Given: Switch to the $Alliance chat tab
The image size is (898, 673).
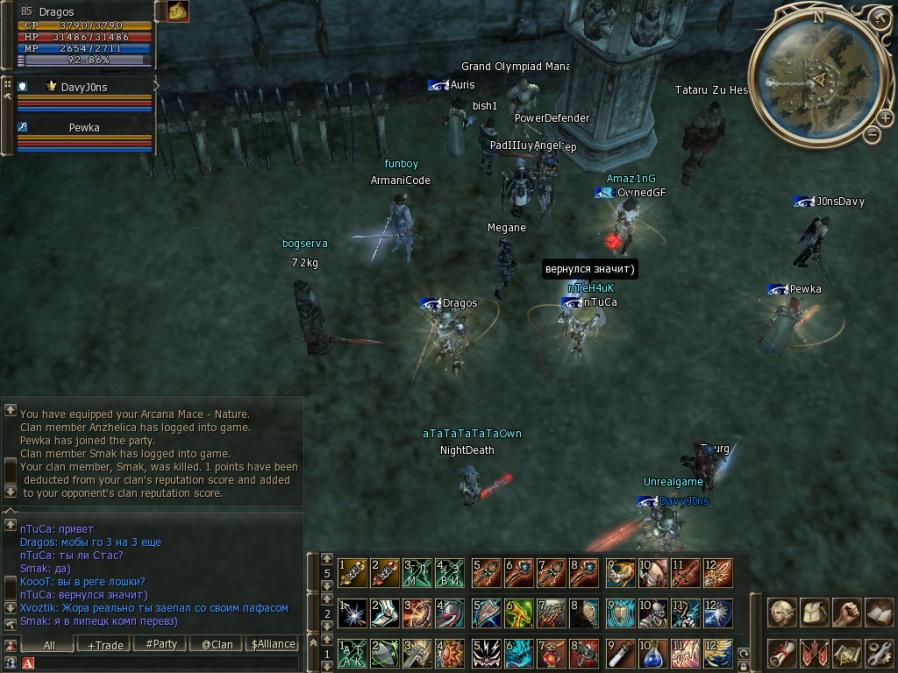Looking at the screenshot, I should 274,644.
